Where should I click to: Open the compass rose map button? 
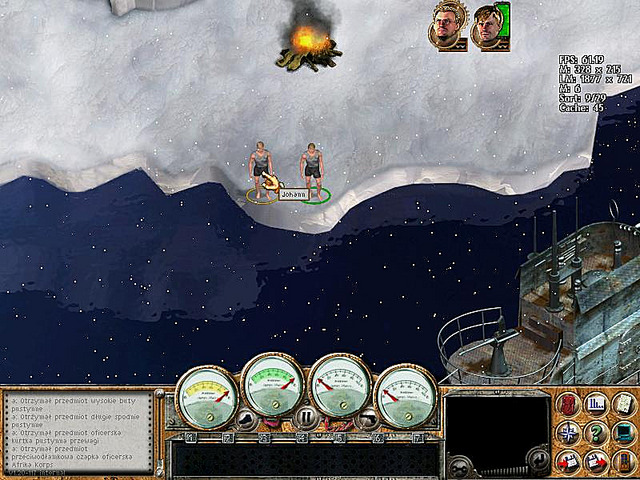[x=568, y=432]
